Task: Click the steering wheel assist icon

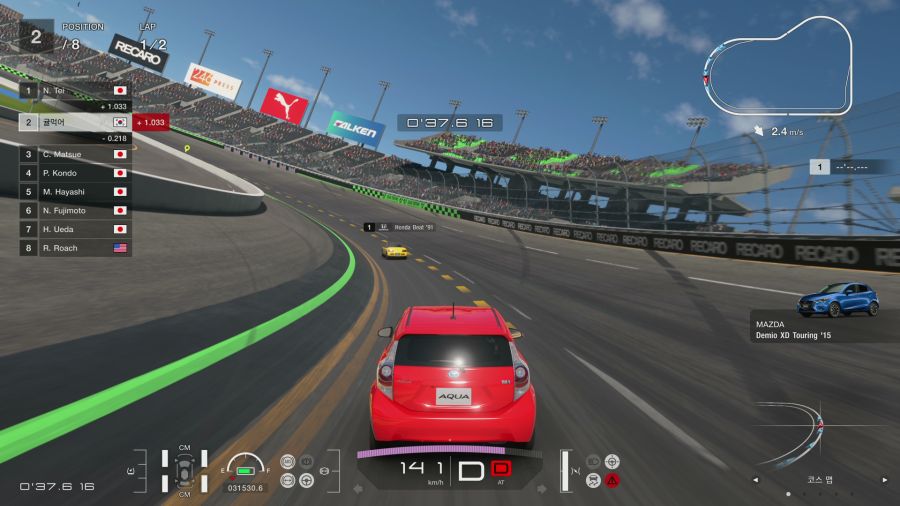Action: tap(306, 480)
